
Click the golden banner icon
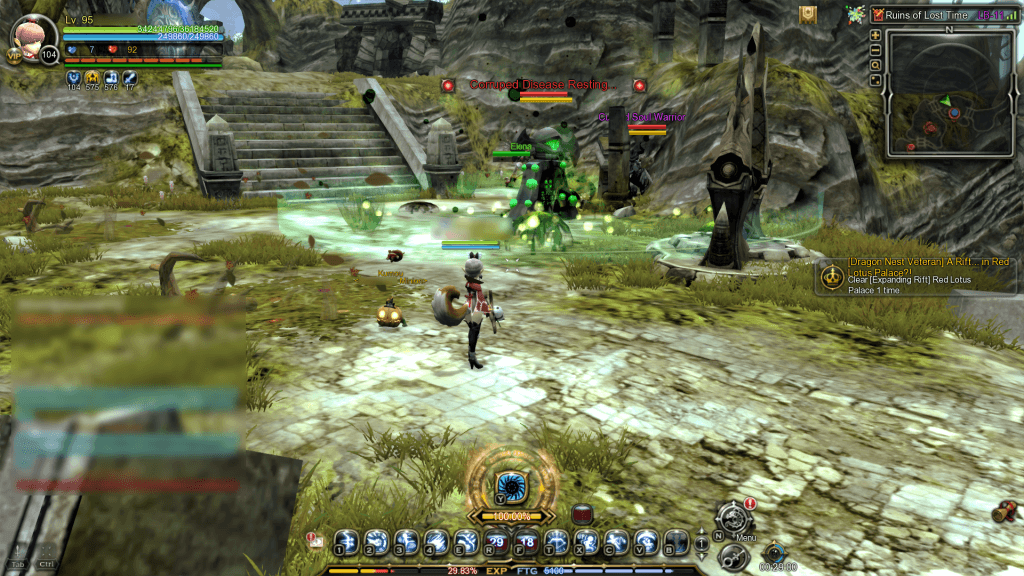click(x=808, y=14)
